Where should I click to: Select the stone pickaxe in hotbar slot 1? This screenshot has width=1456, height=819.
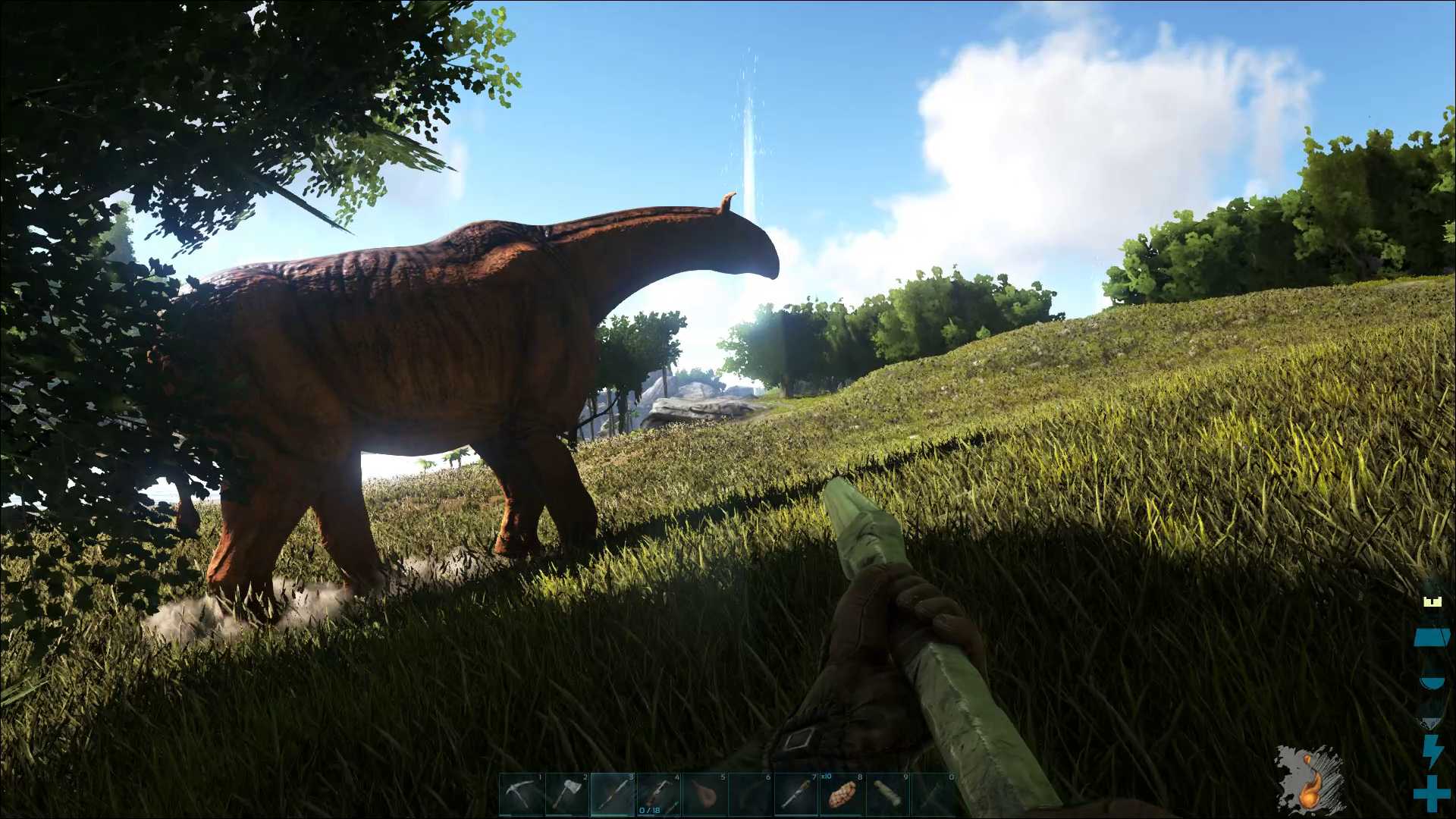[x=522, y=795]
